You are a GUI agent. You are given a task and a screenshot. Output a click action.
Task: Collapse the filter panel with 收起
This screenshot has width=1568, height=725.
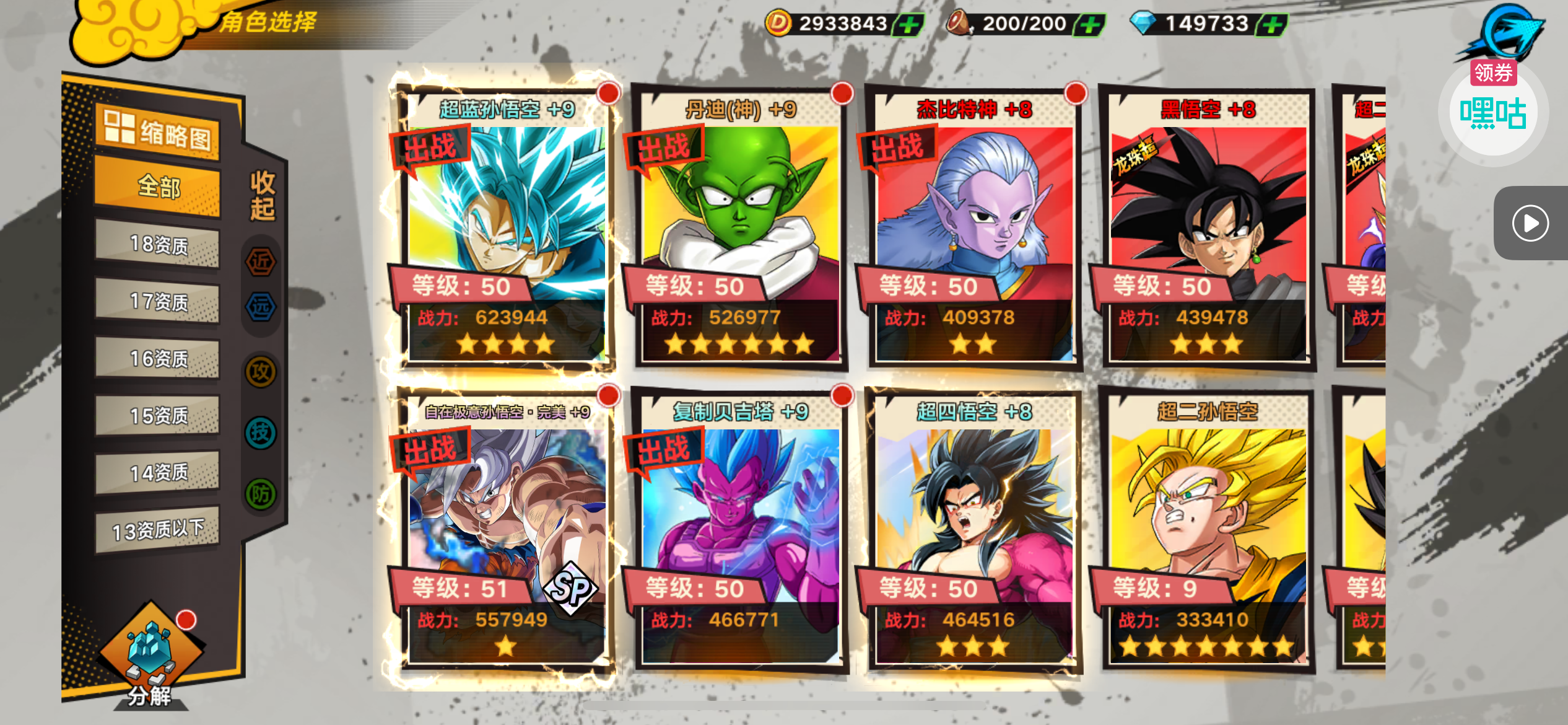point(262,196)
